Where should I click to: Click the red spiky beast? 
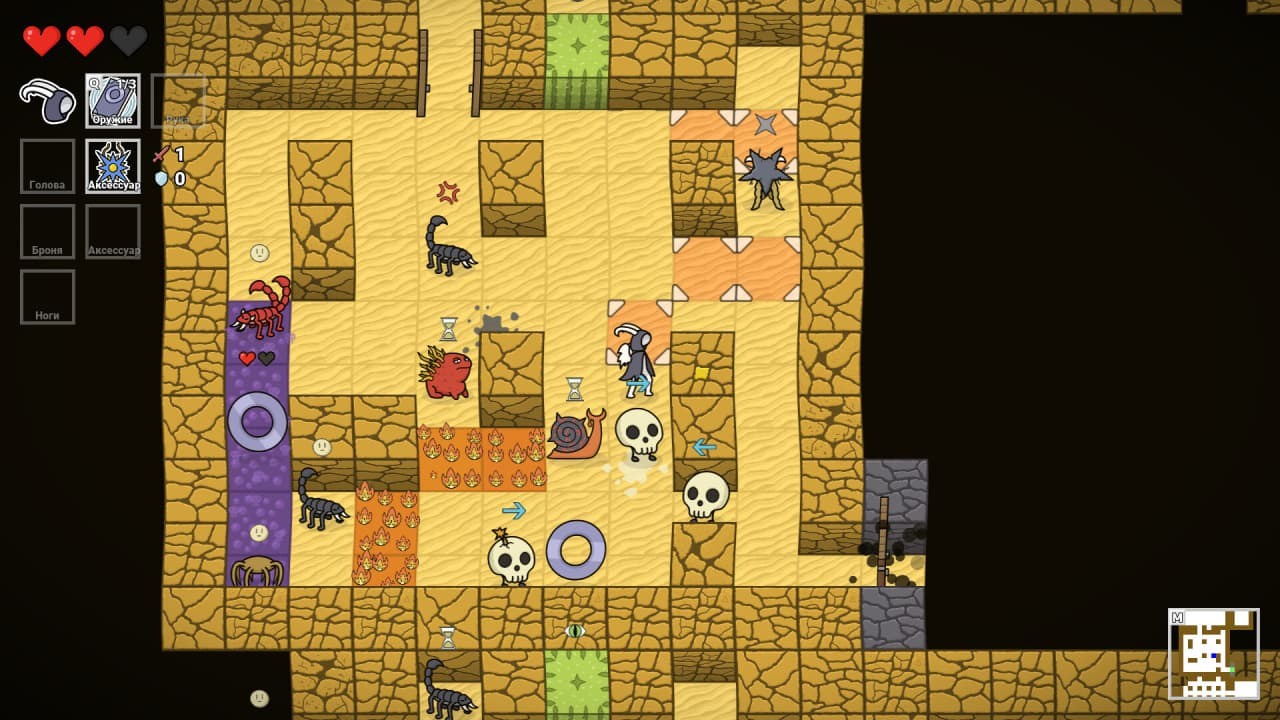pyautogui.click(x=447, y=375)
